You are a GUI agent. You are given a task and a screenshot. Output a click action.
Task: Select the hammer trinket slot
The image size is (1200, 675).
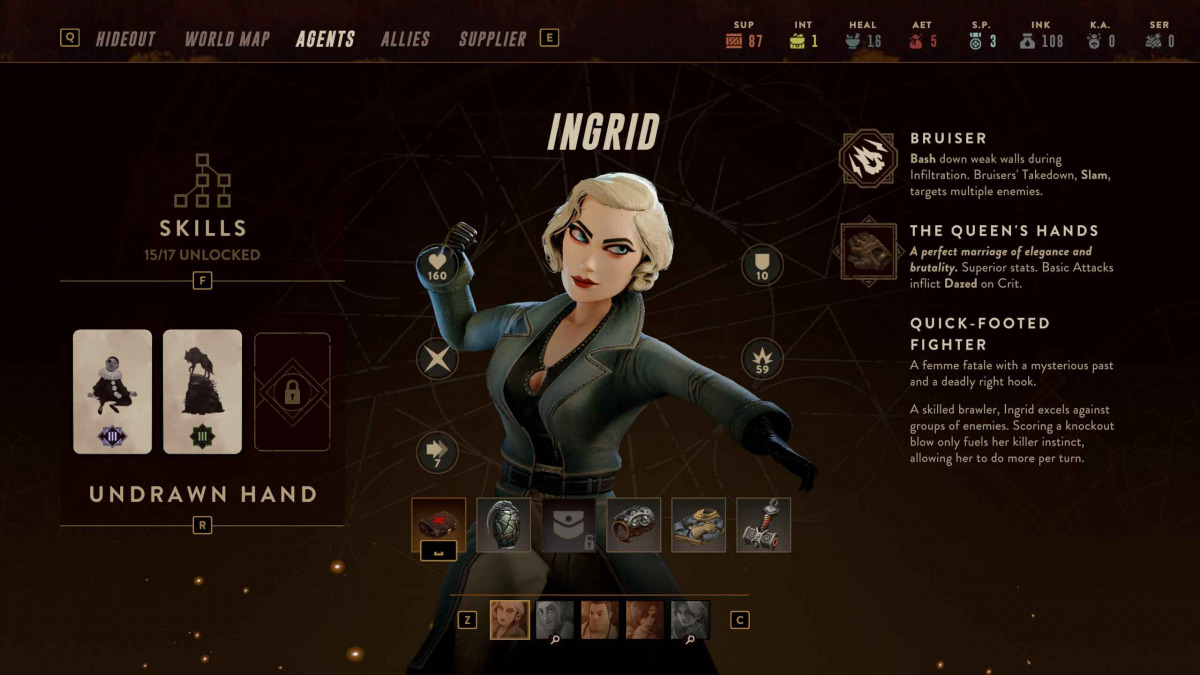coord(763,525)
